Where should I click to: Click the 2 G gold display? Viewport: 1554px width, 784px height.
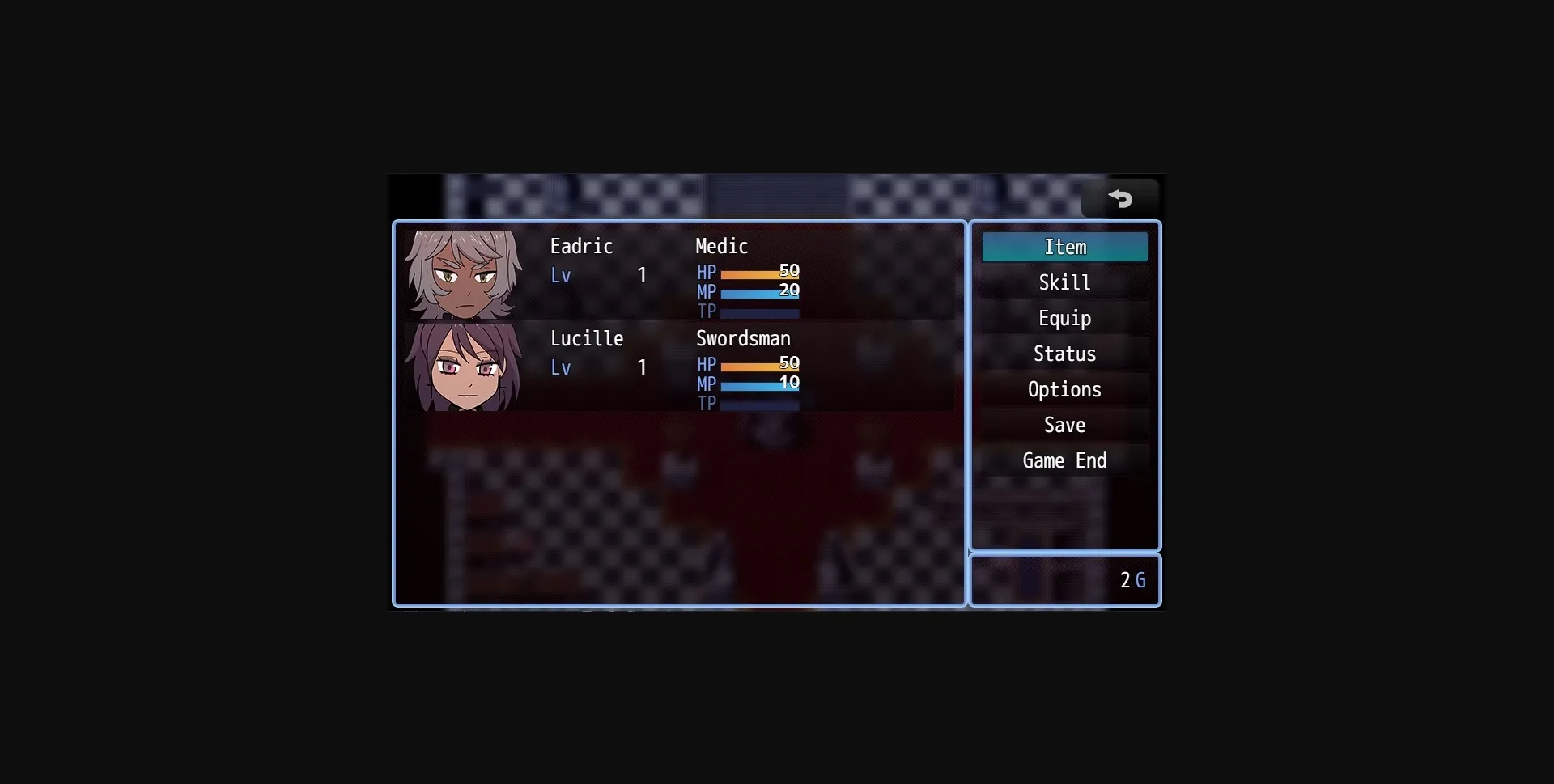pos(1131,580)
